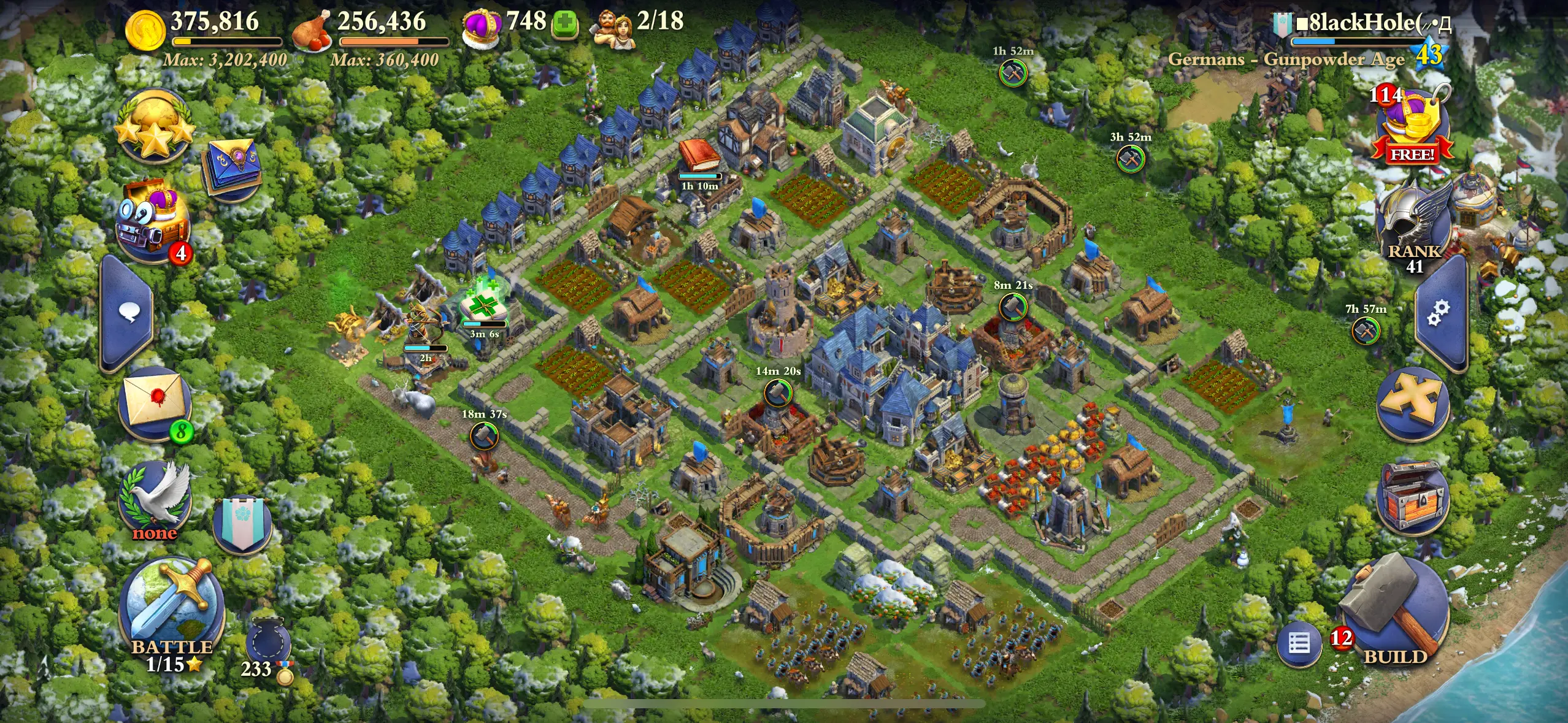
Task: View the level 43 star player profile
Action: [1429, 54]
